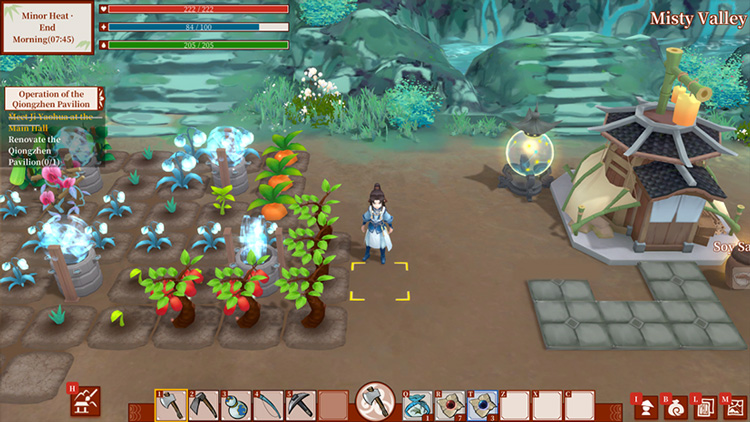This screenshot has width=750, height=422.
Task: Open the journal scroll icon
Action: pyautogui.click(x=705, y=405)
